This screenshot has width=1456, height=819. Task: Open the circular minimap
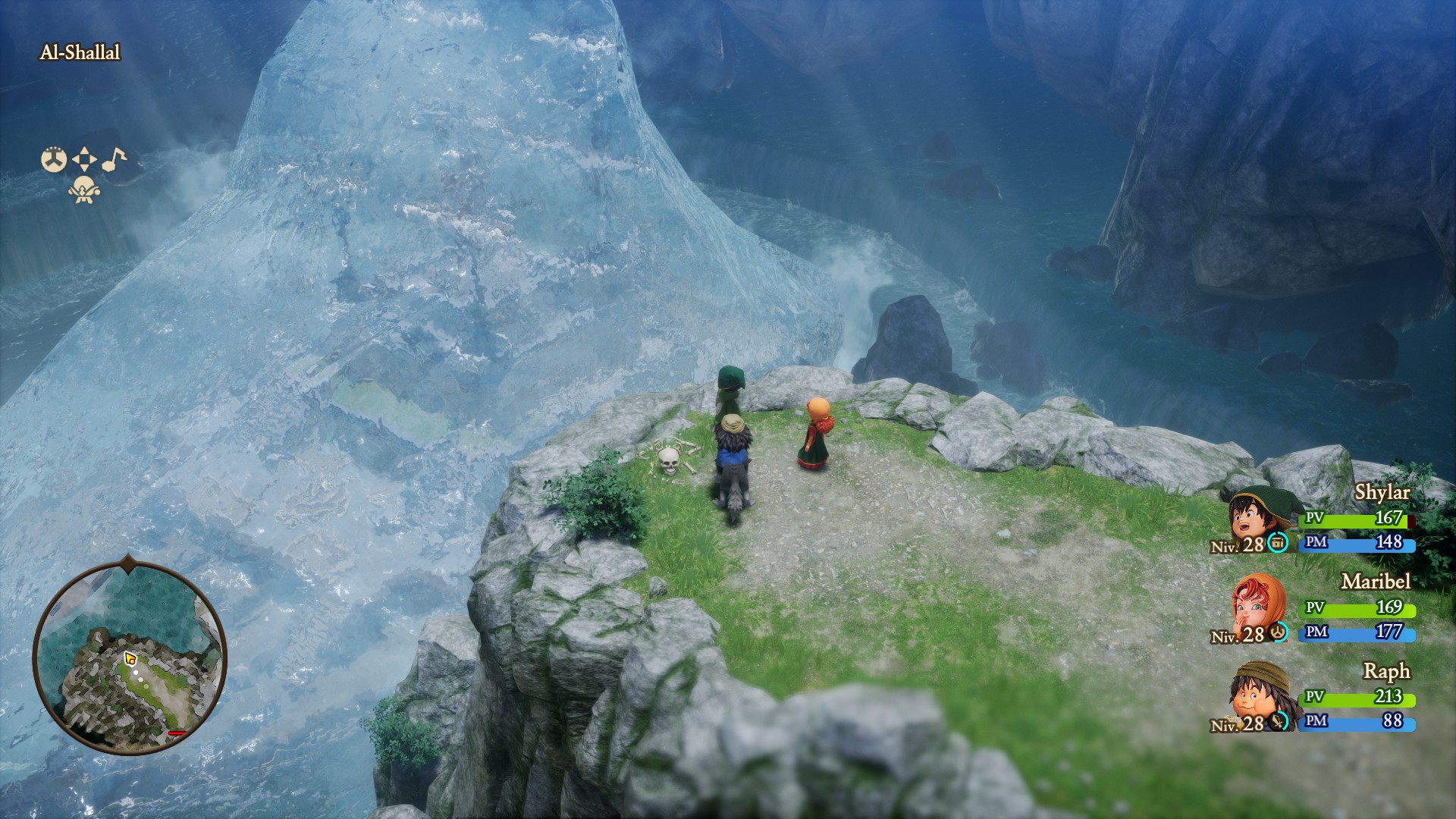click(130, 657)
